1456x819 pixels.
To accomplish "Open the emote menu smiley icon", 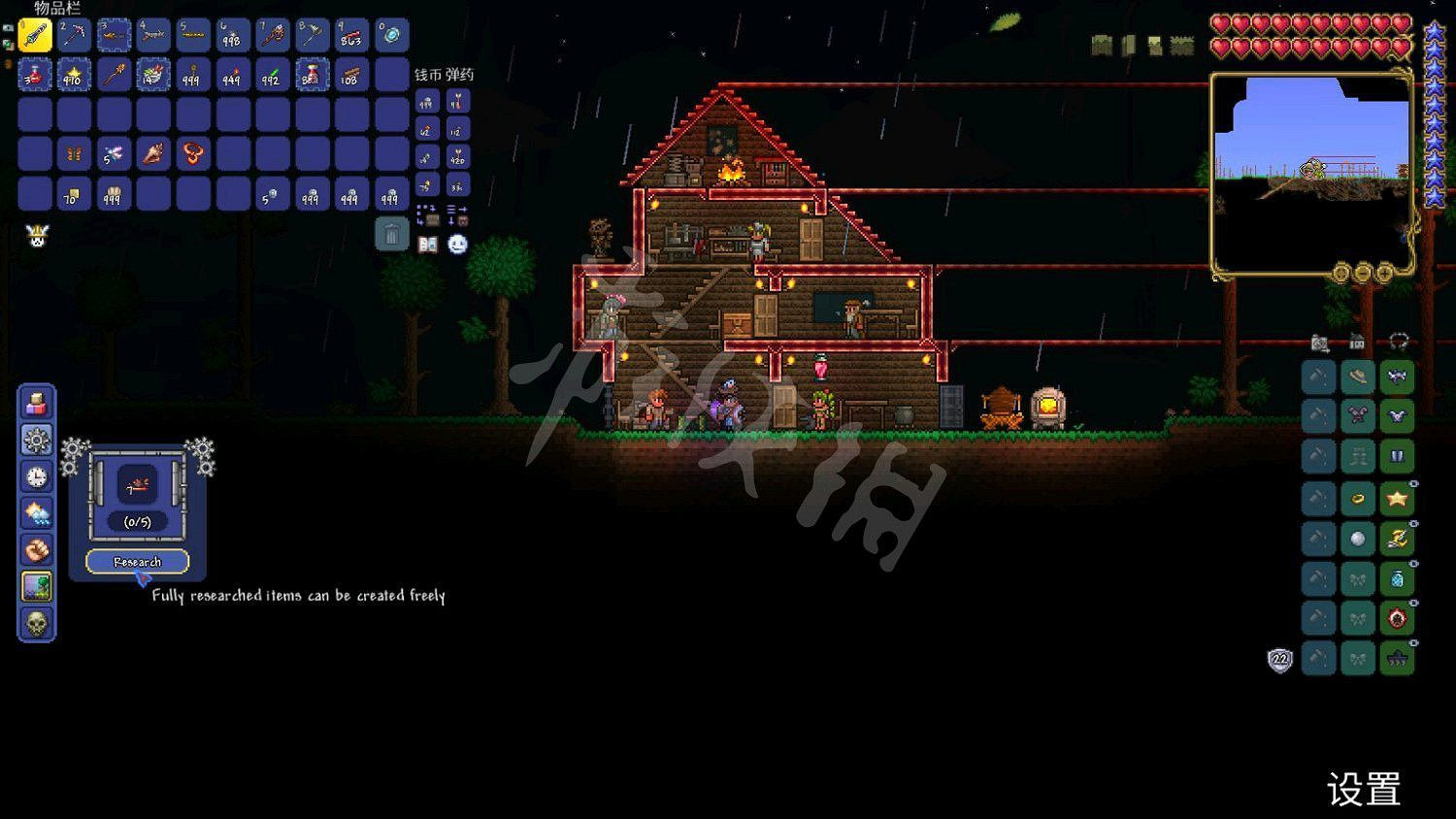I will click(x=456, y=246).
